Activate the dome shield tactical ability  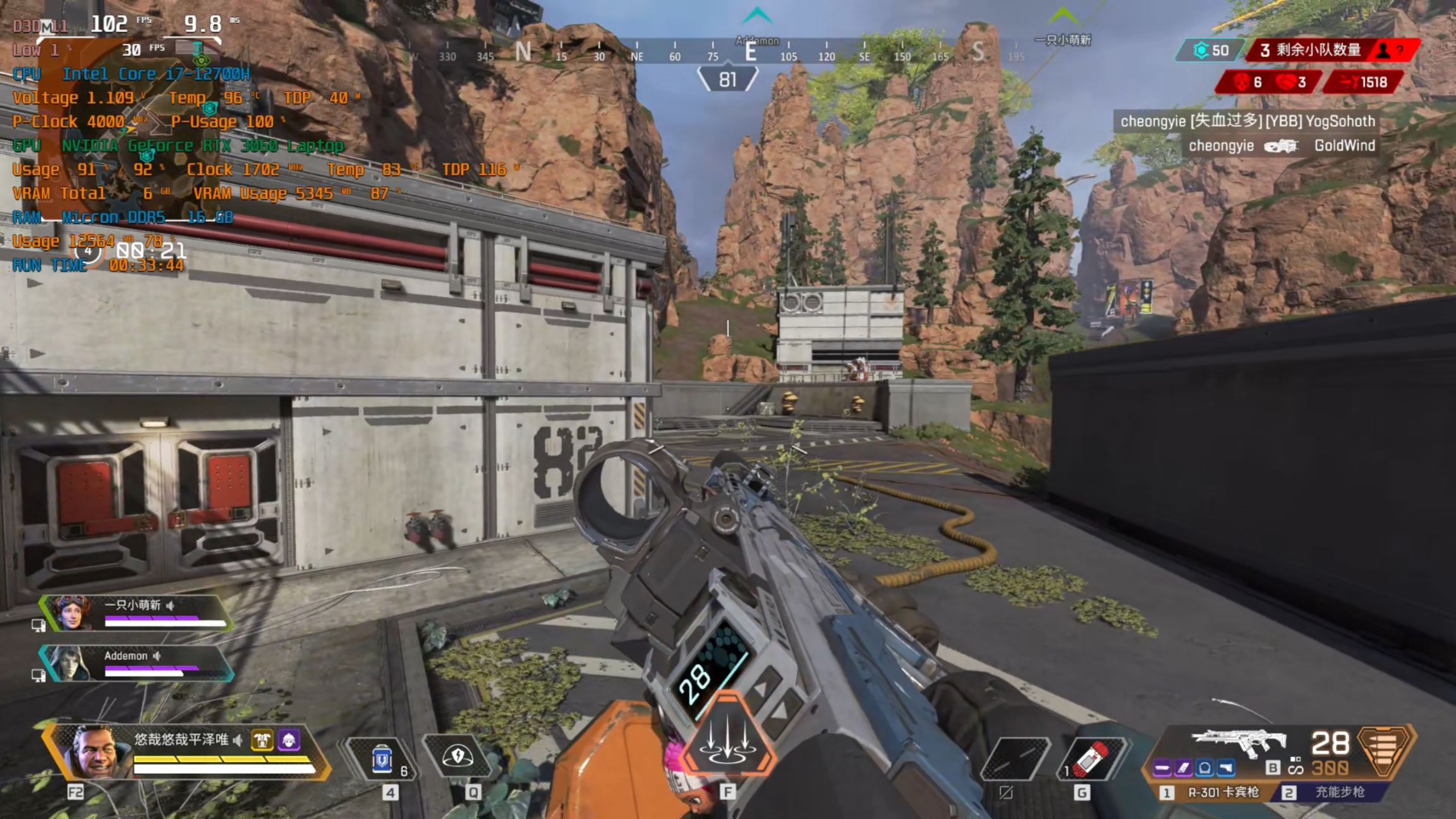(x=458, y=756)
